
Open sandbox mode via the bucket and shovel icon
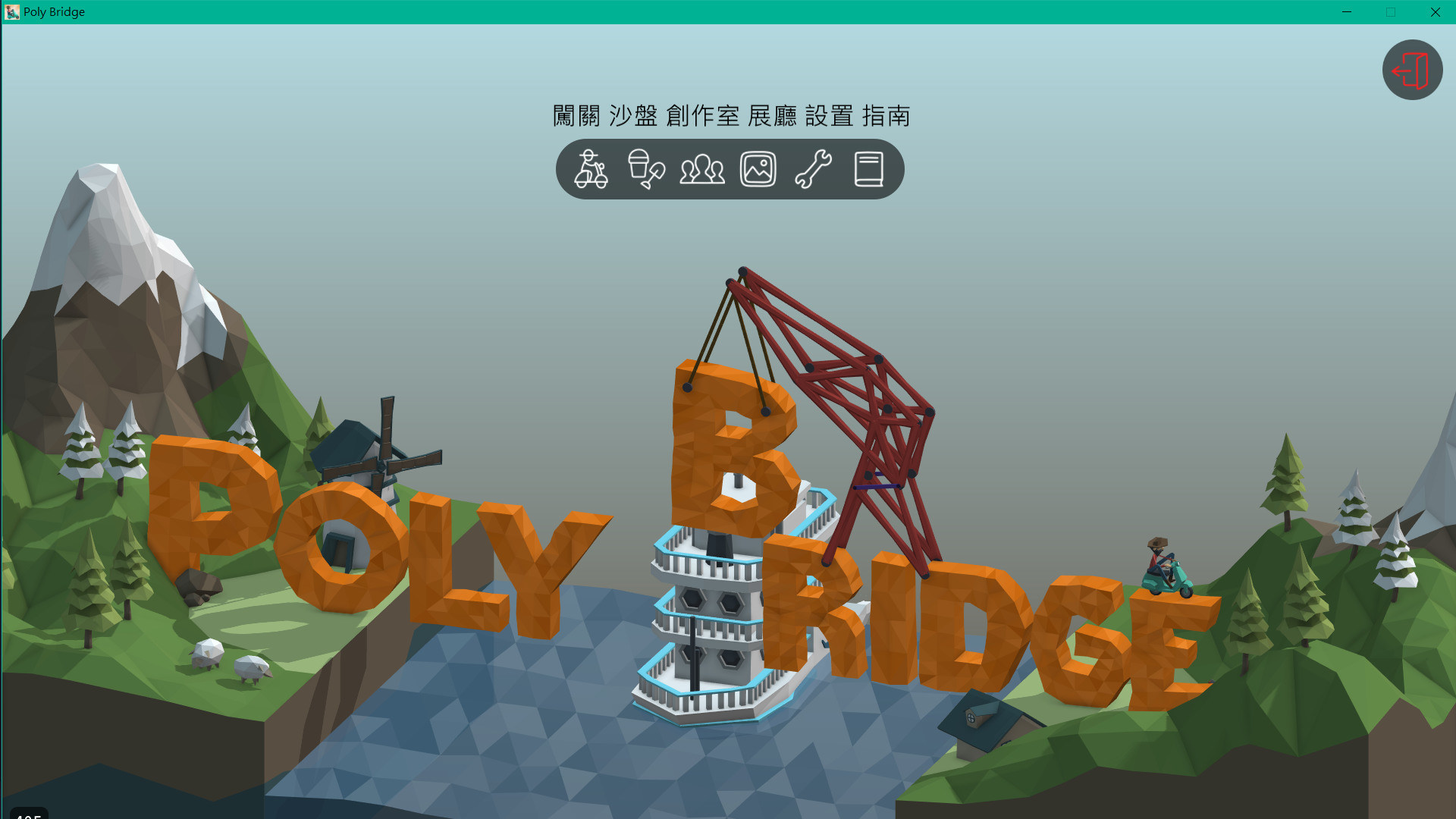pyautogui.click(x=645, y=170)
